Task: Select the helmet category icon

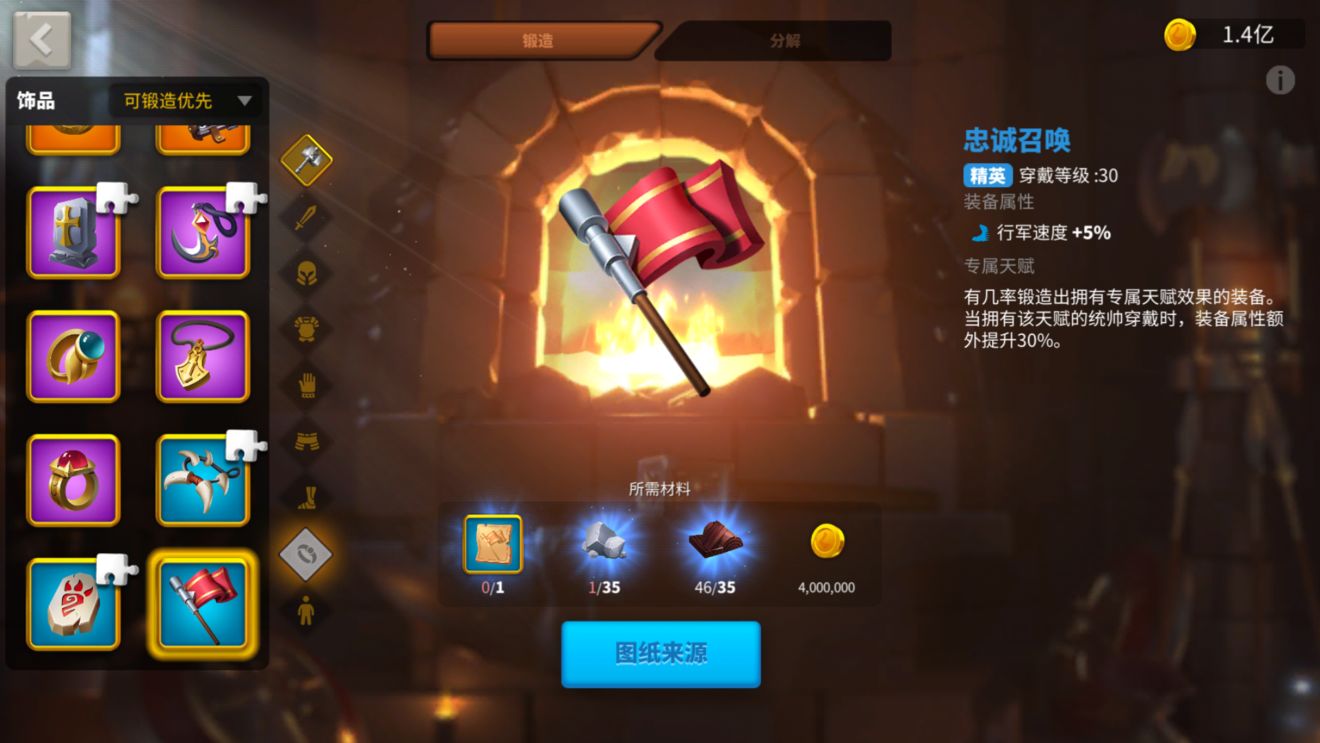Action: [307, 270]
